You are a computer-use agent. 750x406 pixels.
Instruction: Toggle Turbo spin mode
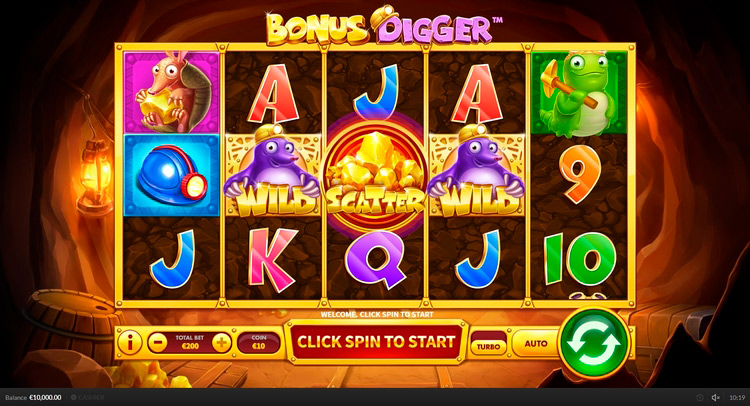coord(489,343)
